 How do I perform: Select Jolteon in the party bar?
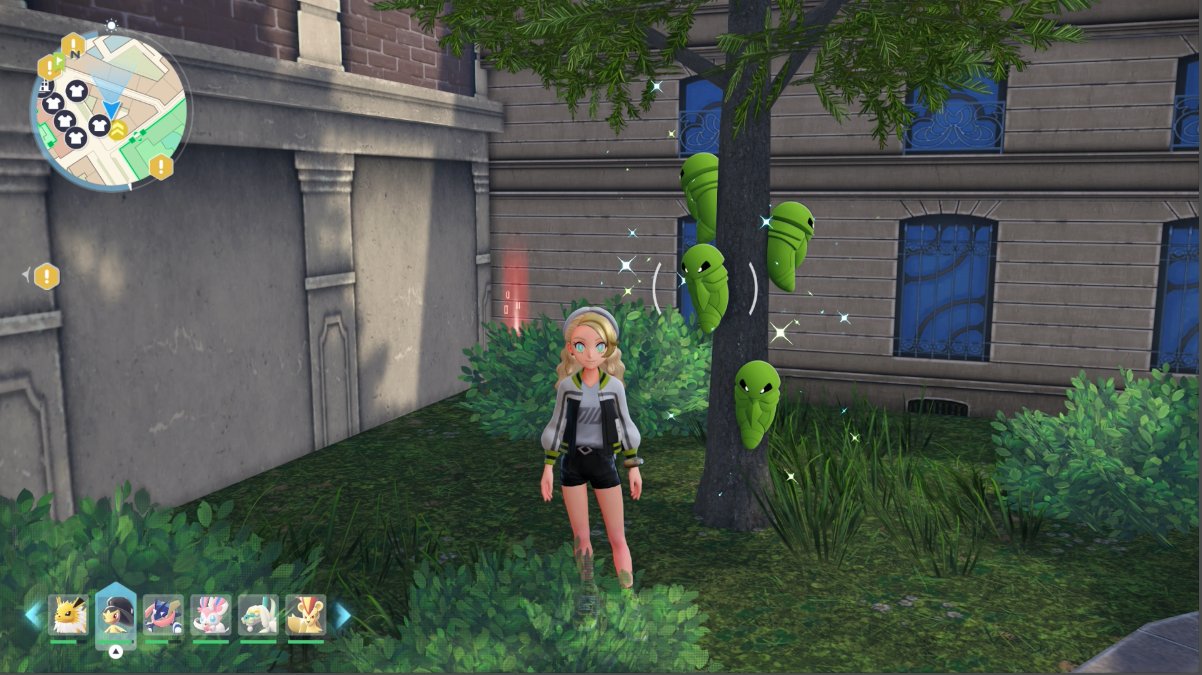(x=69, y=614)
